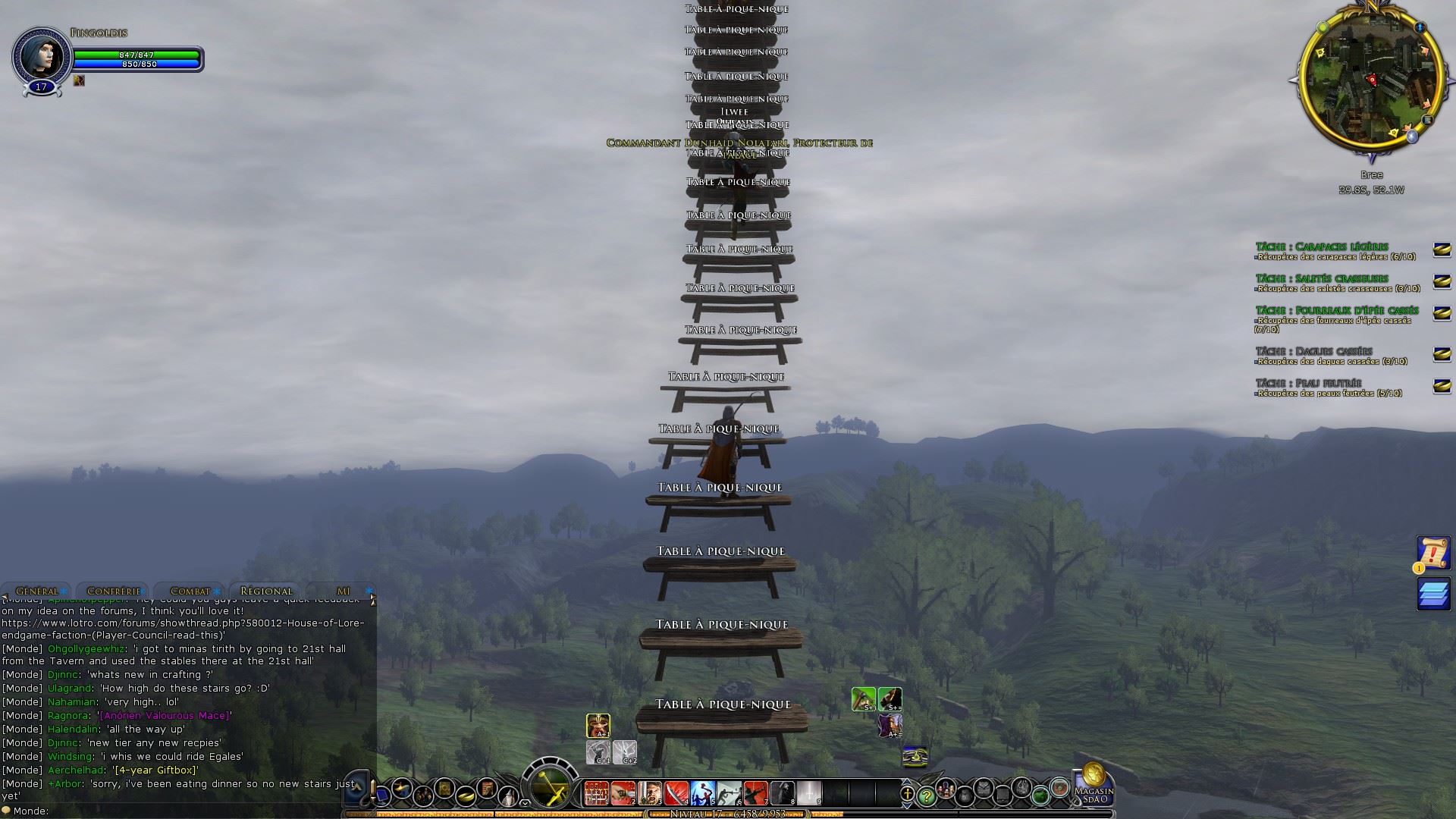
Task: Select the Regional chat tab
Action: 266,591
